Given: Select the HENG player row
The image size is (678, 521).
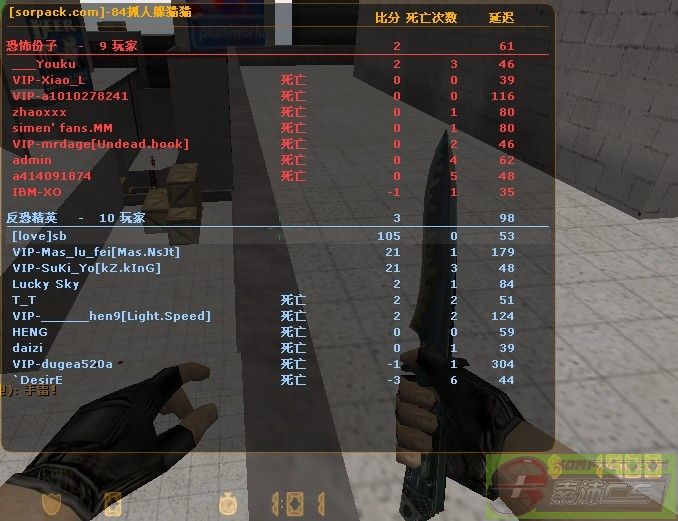Looking at the screenshot, I should point(30,332).
